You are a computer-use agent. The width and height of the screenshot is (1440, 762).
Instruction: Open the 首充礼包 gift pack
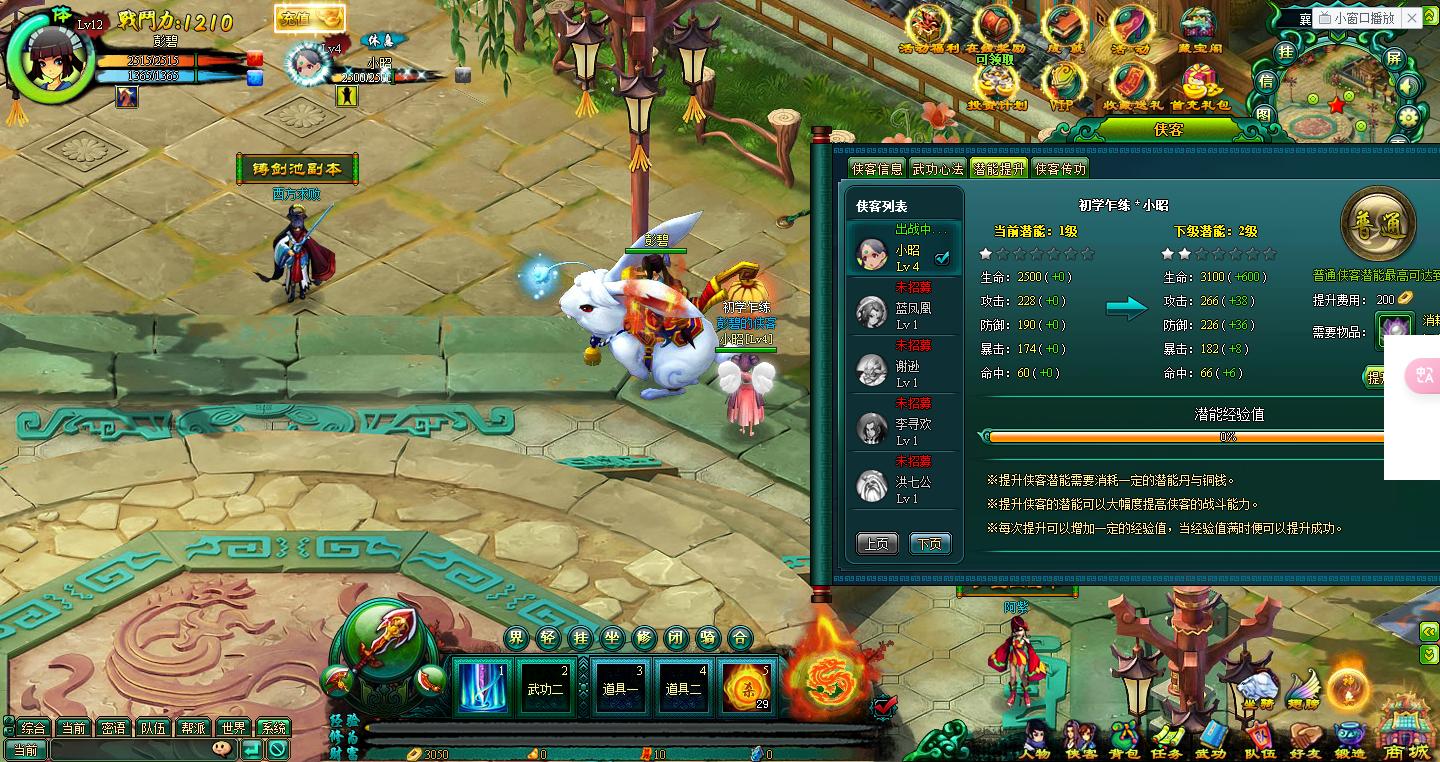coord(1199,85)
